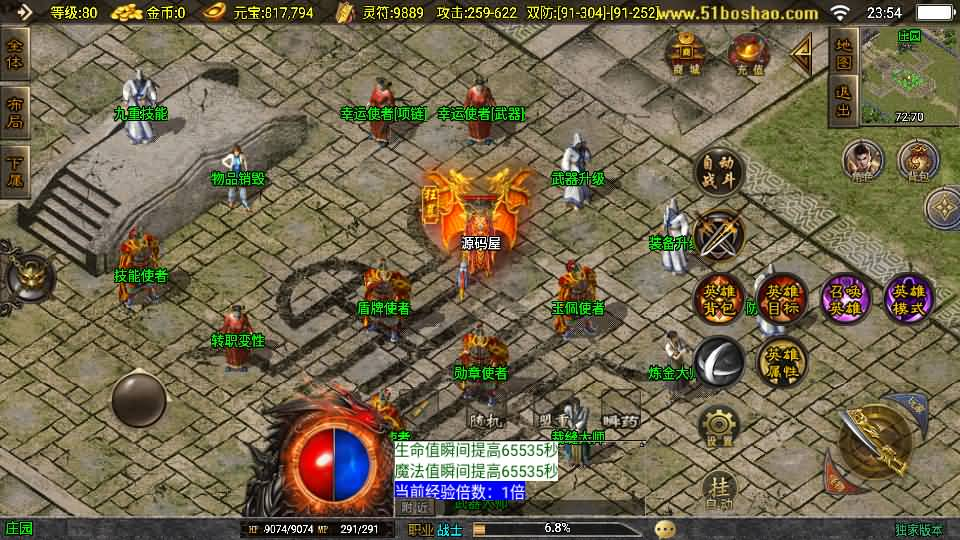Select the 英雄目标 hero target button

tap(781, 298)
